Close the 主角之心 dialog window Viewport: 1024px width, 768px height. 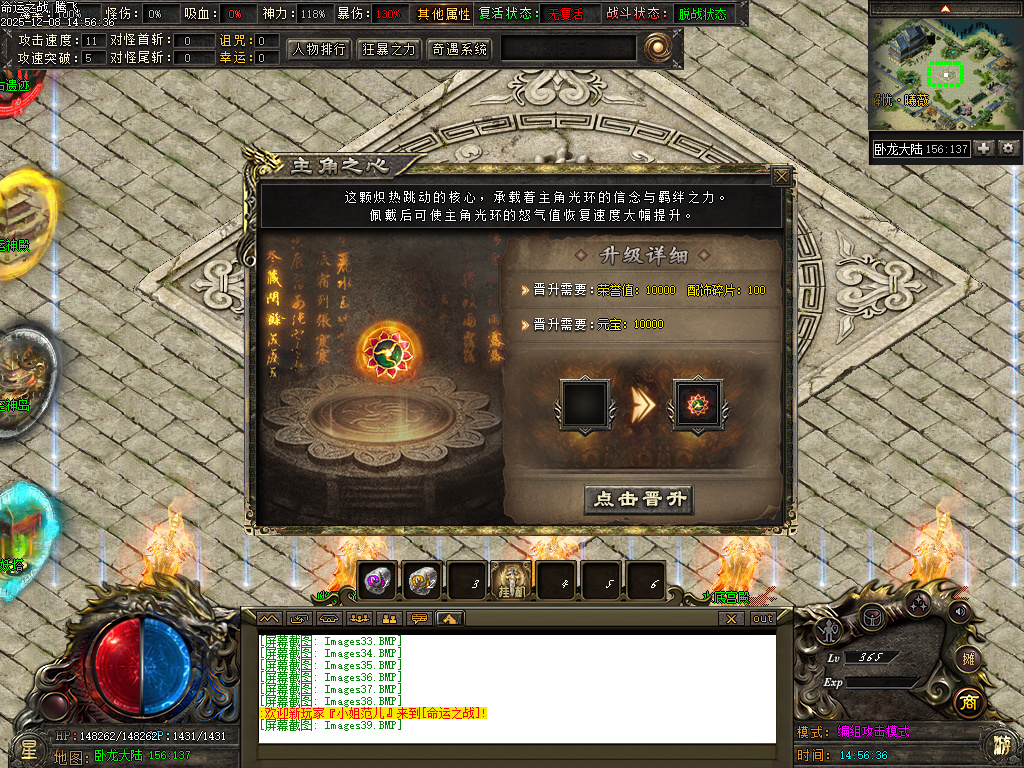(x=781, y=177)
